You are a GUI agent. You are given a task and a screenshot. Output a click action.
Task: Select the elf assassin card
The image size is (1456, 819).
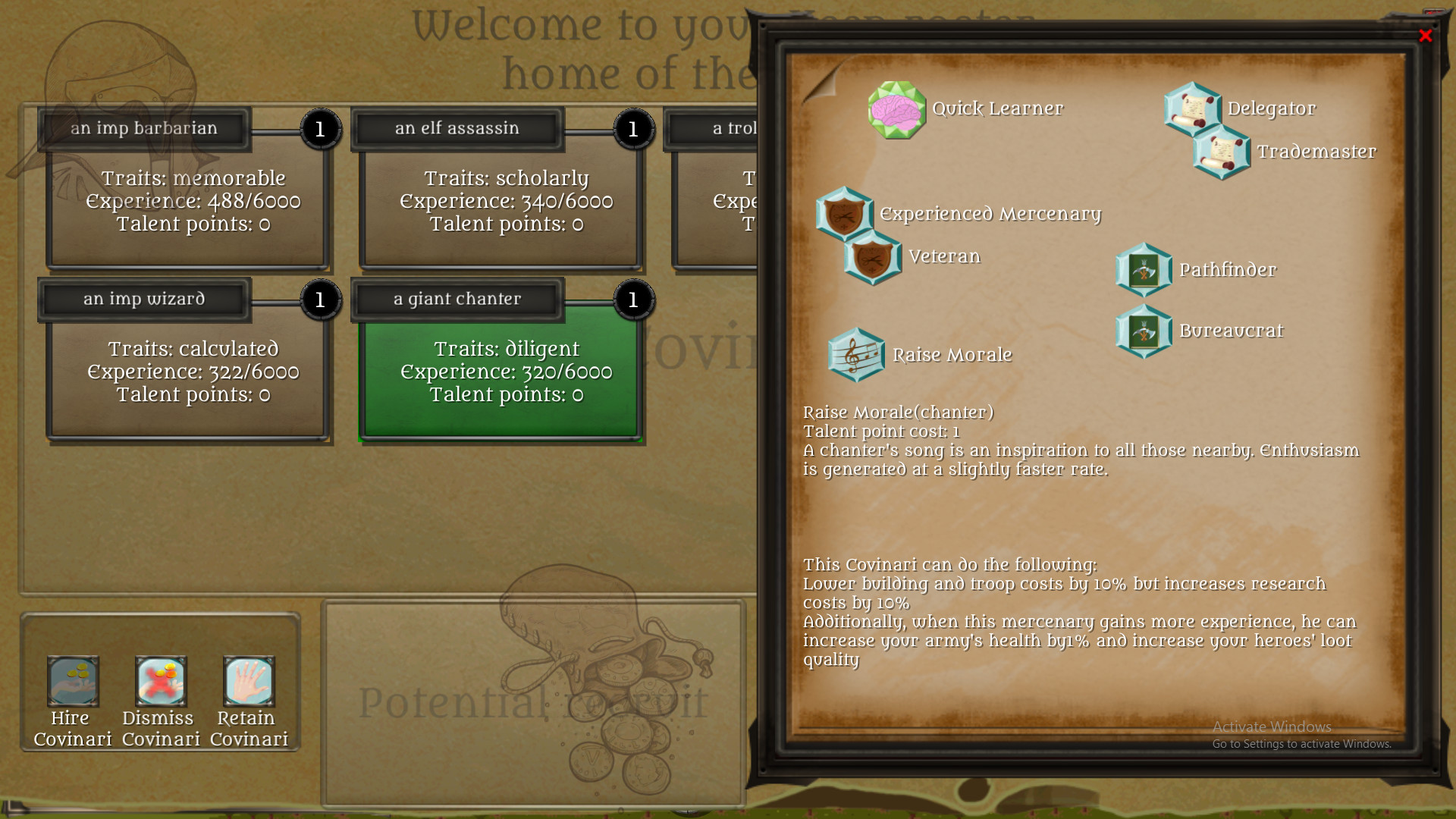(x=499, y=201)
